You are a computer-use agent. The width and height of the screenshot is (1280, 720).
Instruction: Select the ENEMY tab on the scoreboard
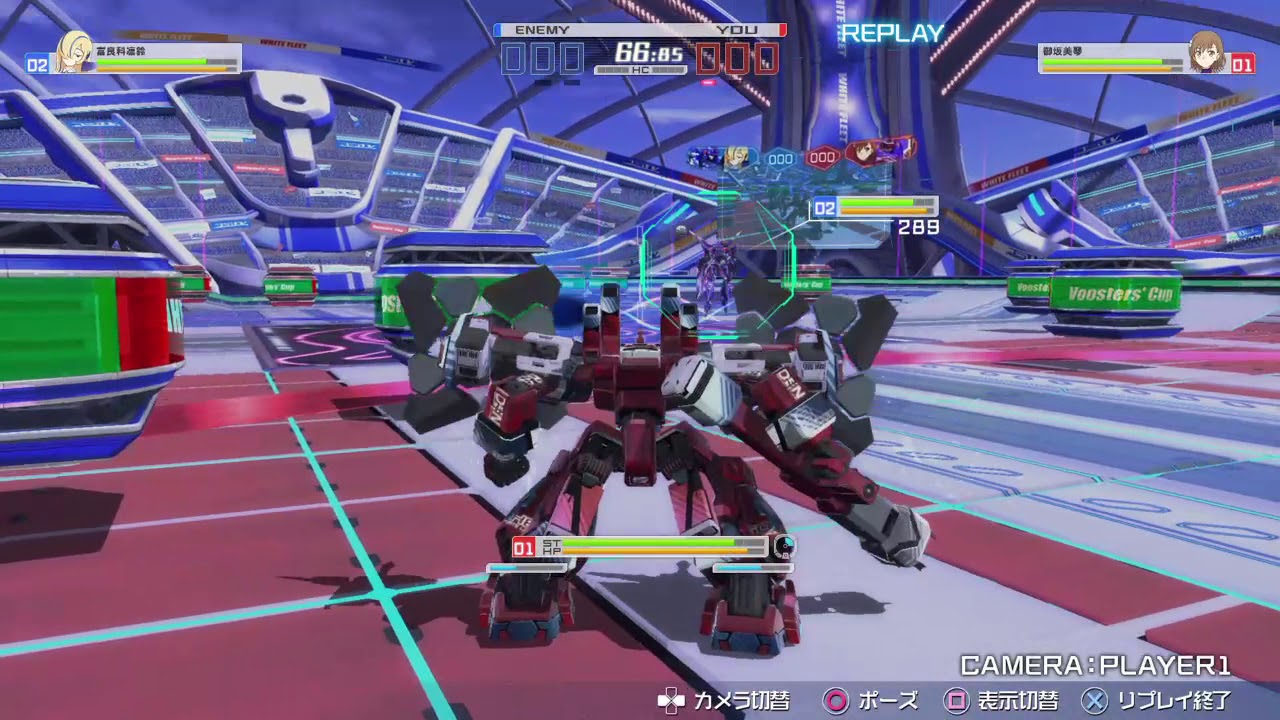coord(540,30)
